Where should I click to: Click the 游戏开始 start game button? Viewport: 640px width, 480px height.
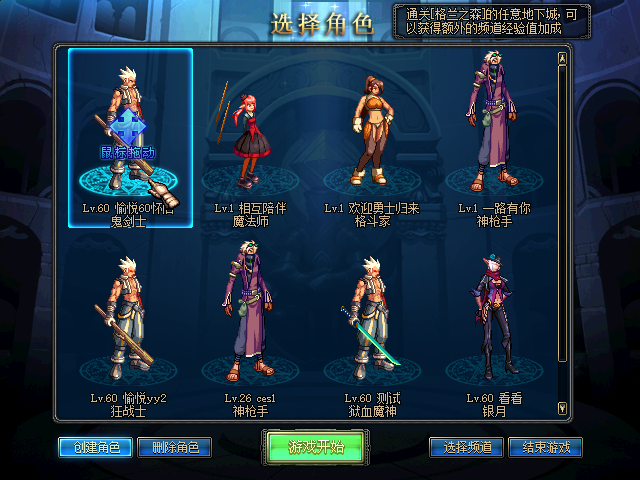[x=316, y=446]
